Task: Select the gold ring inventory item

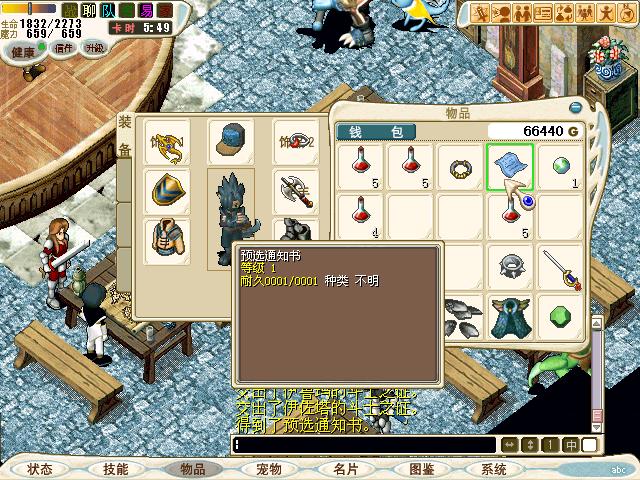Action: (x=460, y=166)
